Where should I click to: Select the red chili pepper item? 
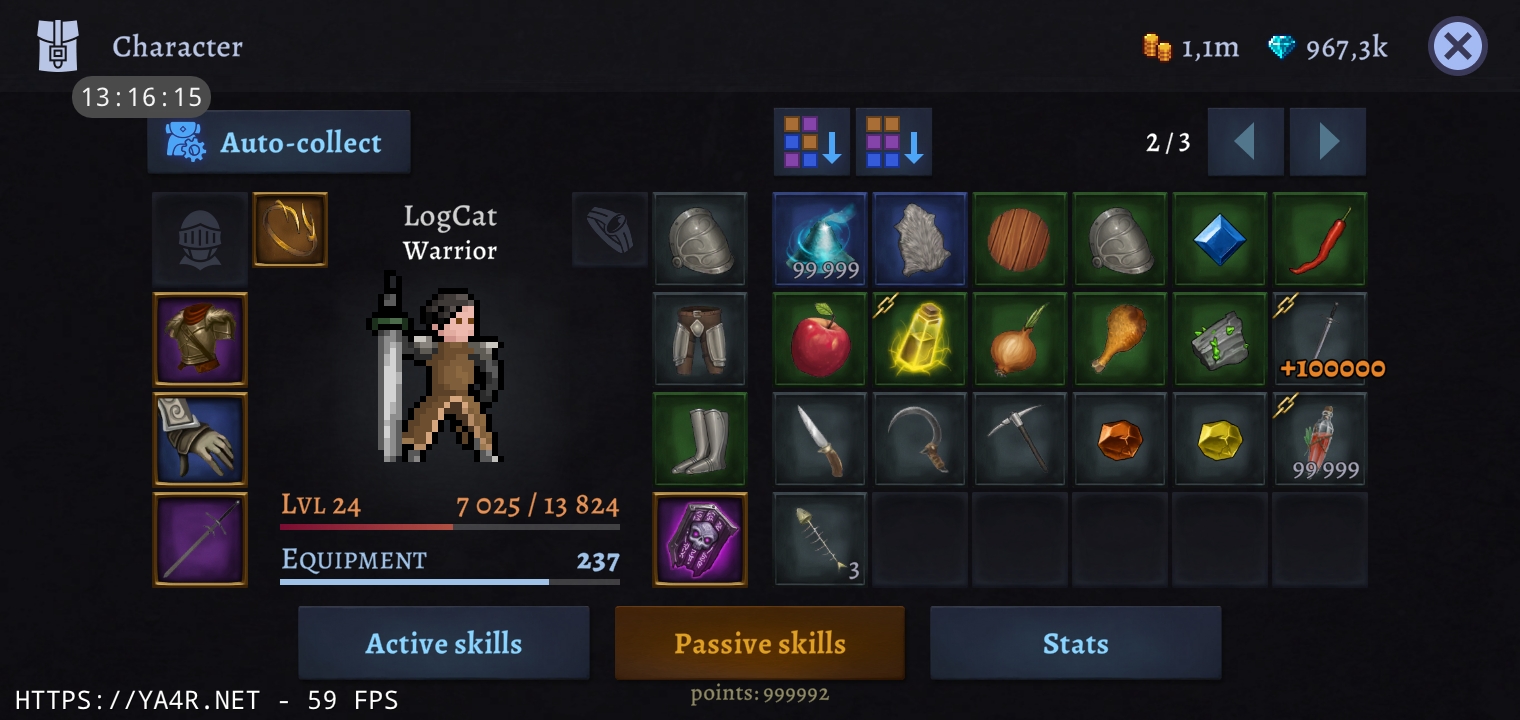1320,239
